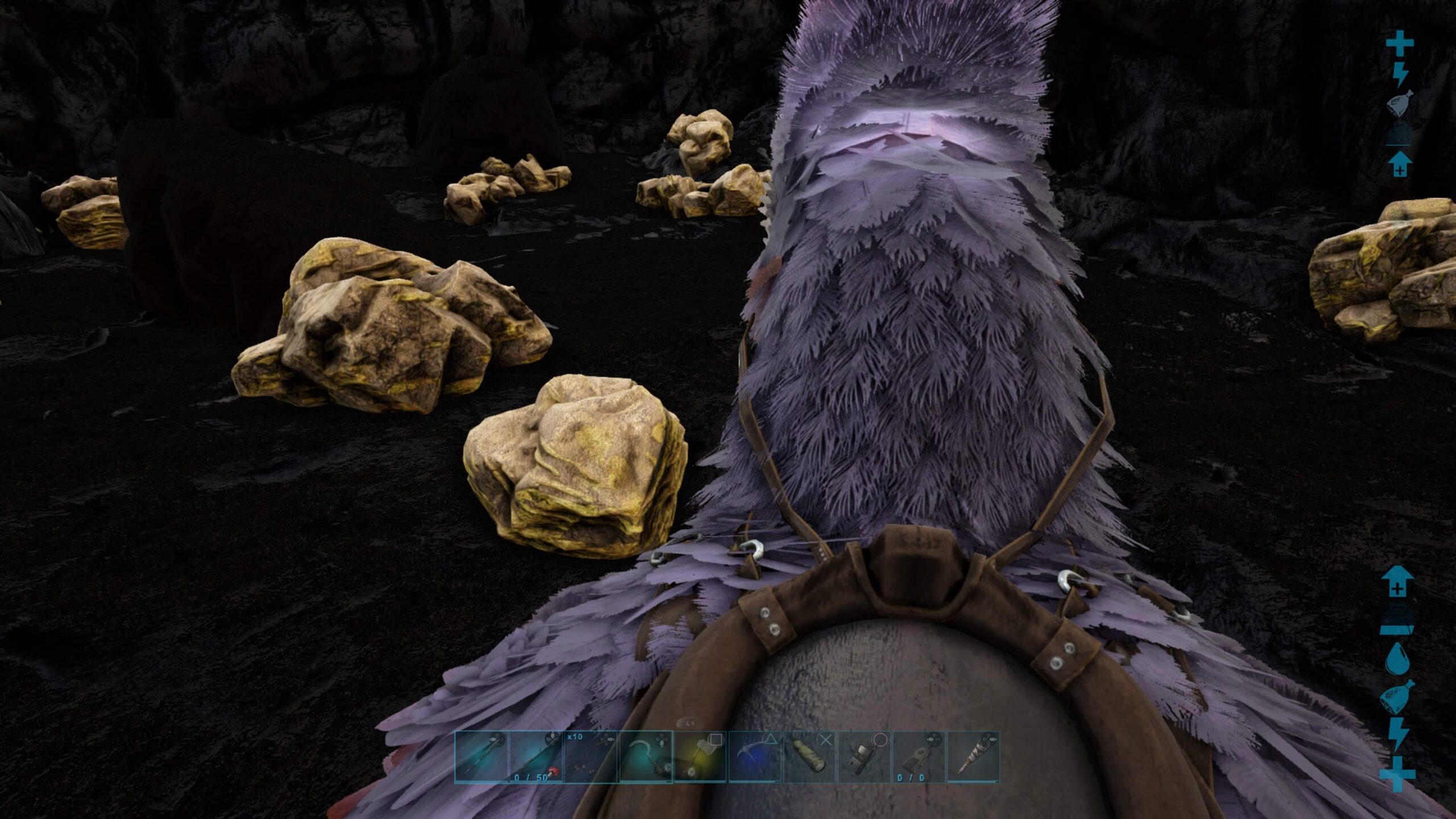Screen dimensions: 1456x819
Task: Equip the rifle showing 0 / 50 ammo
Action: 536,757
